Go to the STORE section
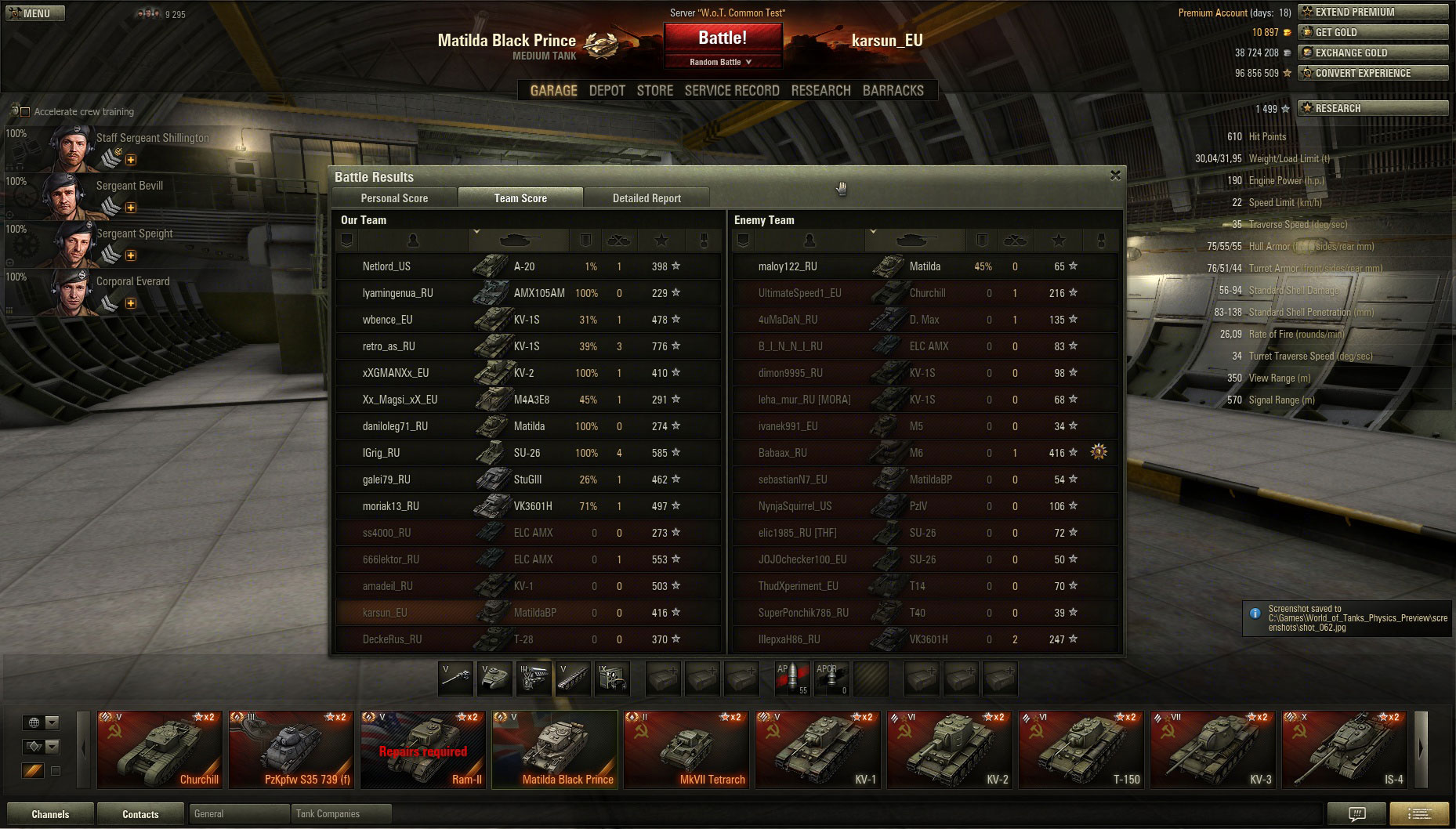The width and height of the screenshot is (1456, 829). coord(654,91)
